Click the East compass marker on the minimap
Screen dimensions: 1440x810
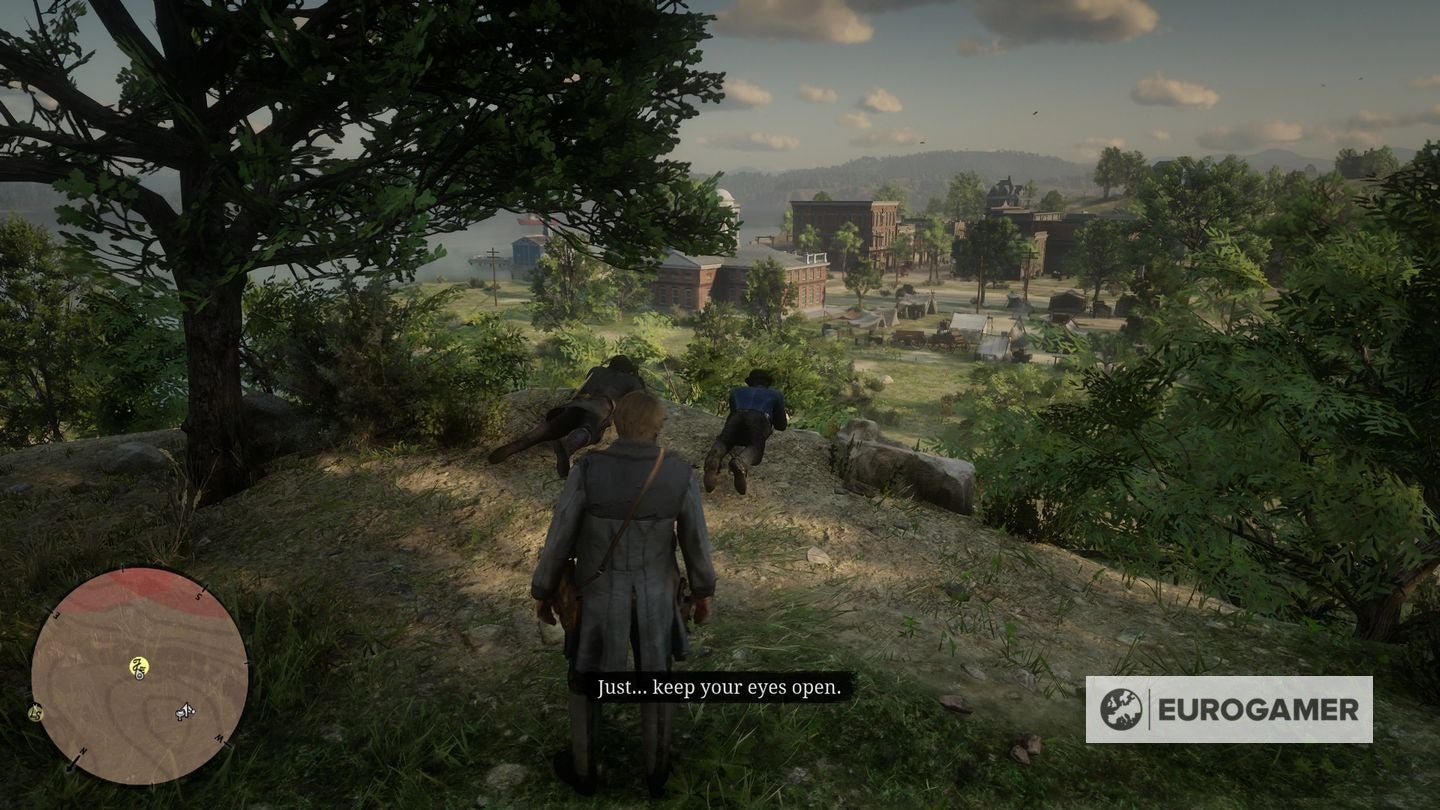[x=57, y=613]
